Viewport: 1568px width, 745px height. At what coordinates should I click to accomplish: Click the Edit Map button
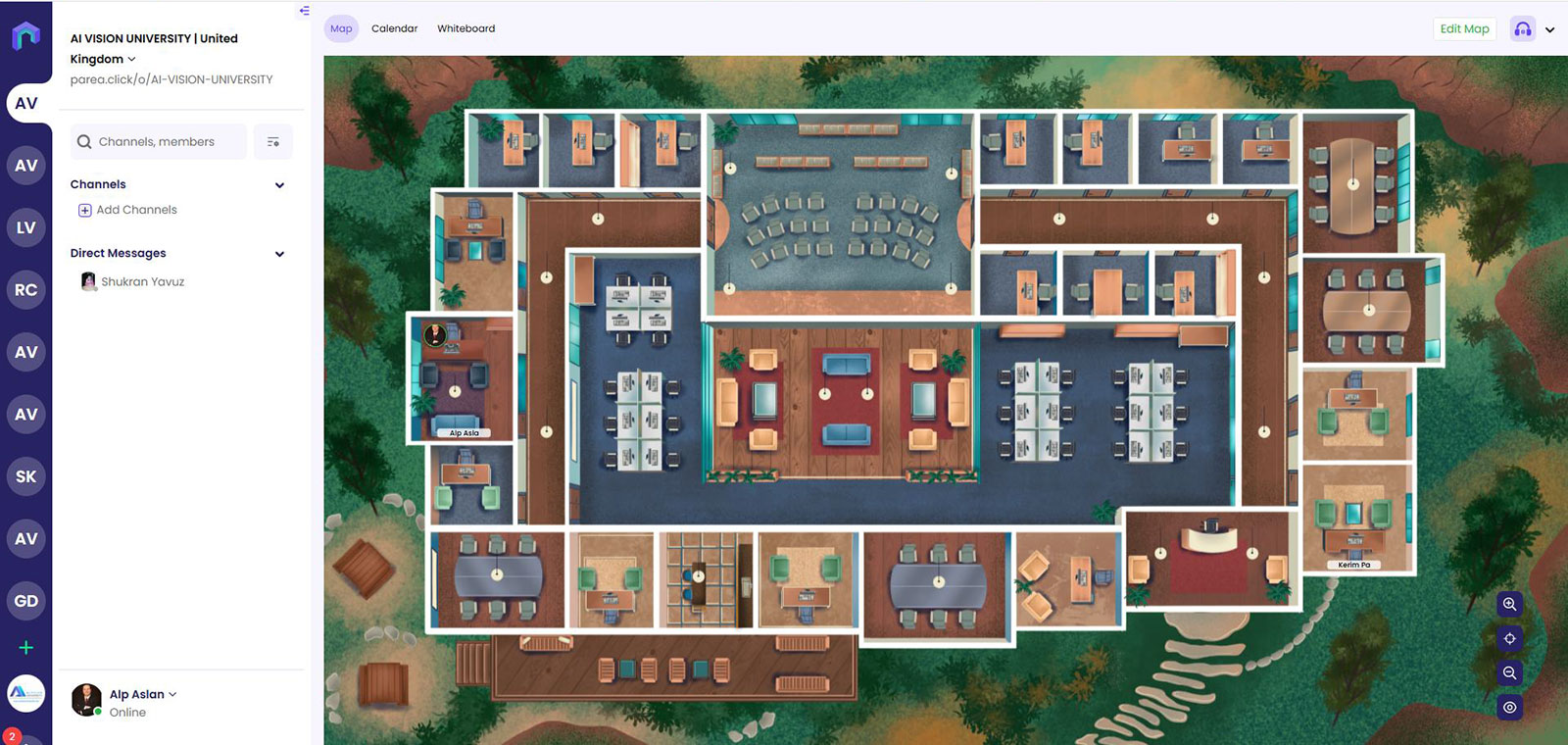click(x=1464, y=28)
